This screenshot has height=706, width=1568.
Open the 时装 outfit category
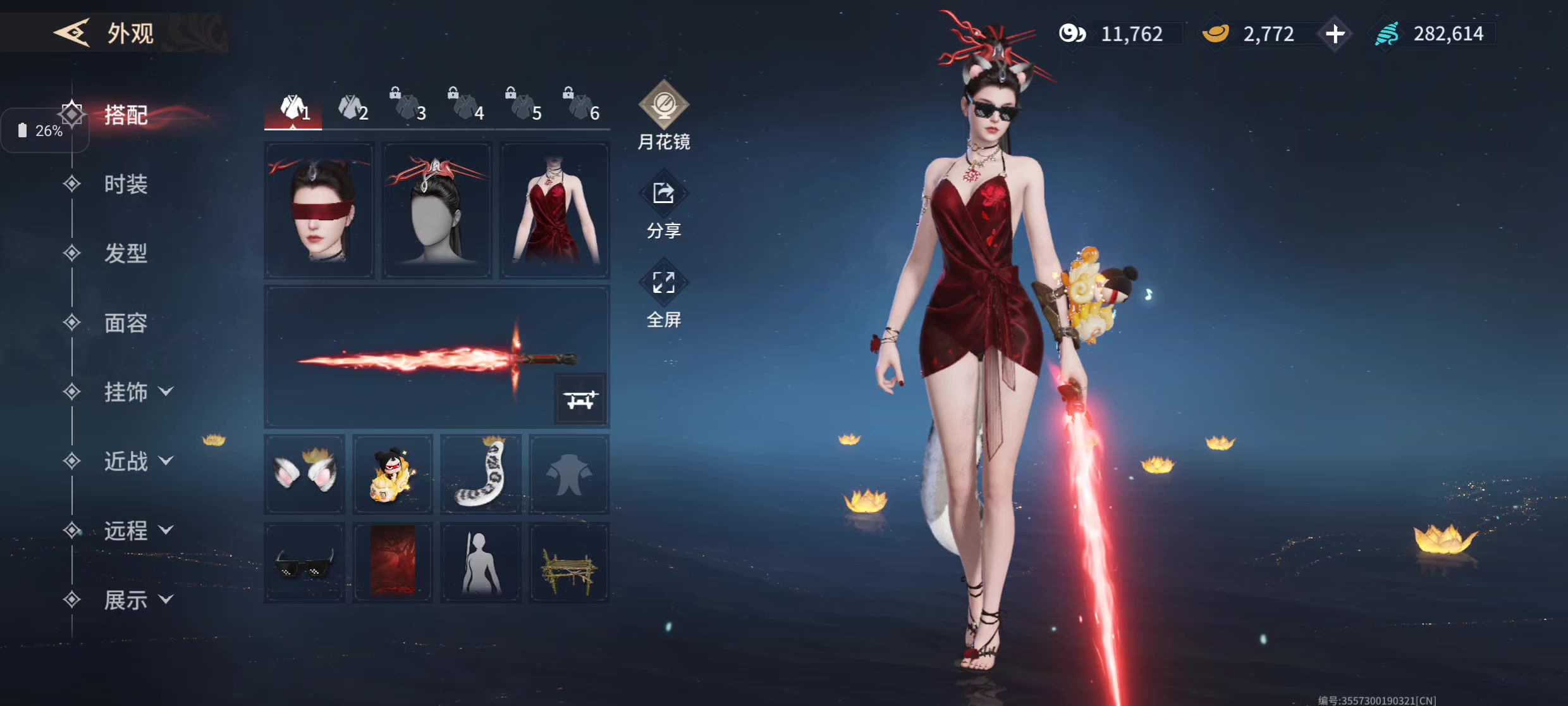click(x=126, y=184)
